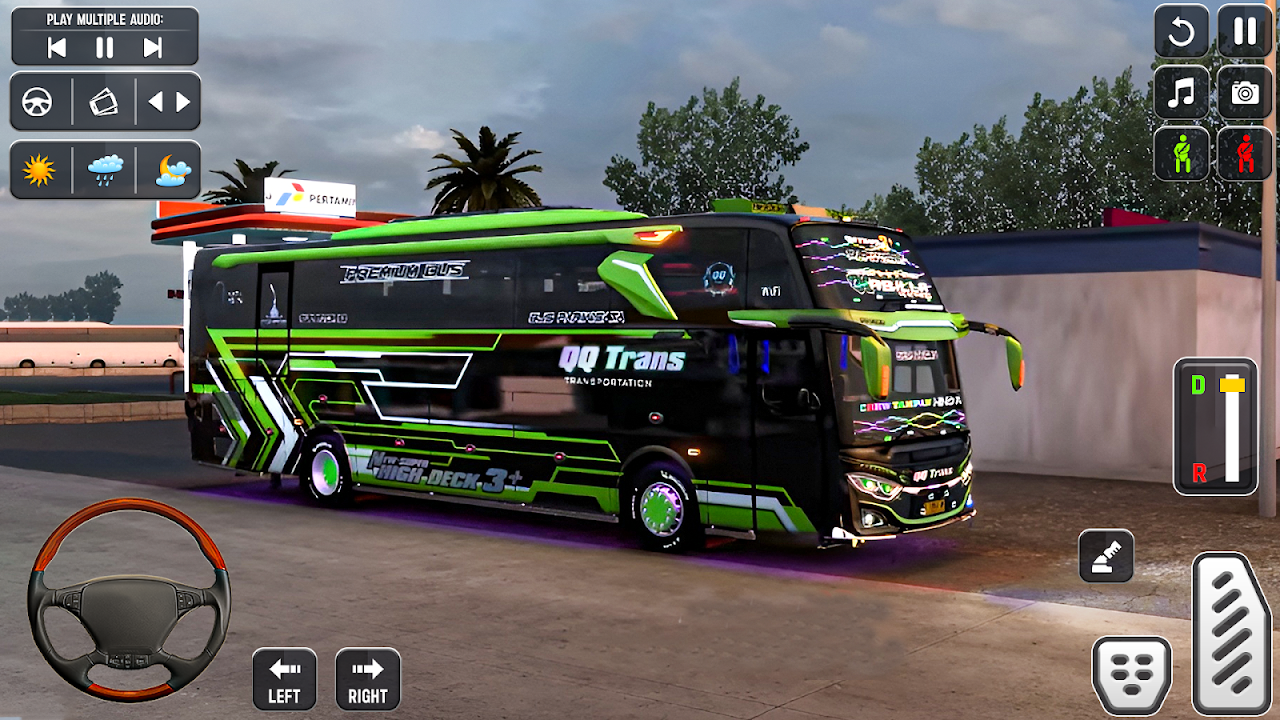Screen dimensions: 1280x720
Task: Engage the handbrake lever button
Action: [1106, 556]
